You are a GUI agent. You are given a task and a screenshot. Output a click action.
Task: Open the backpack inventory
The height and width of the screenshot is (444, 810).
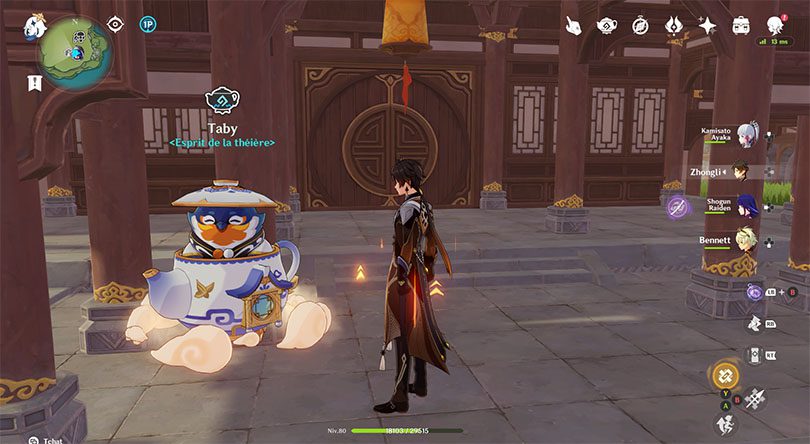pyautogui.click(x=741, y=25)
